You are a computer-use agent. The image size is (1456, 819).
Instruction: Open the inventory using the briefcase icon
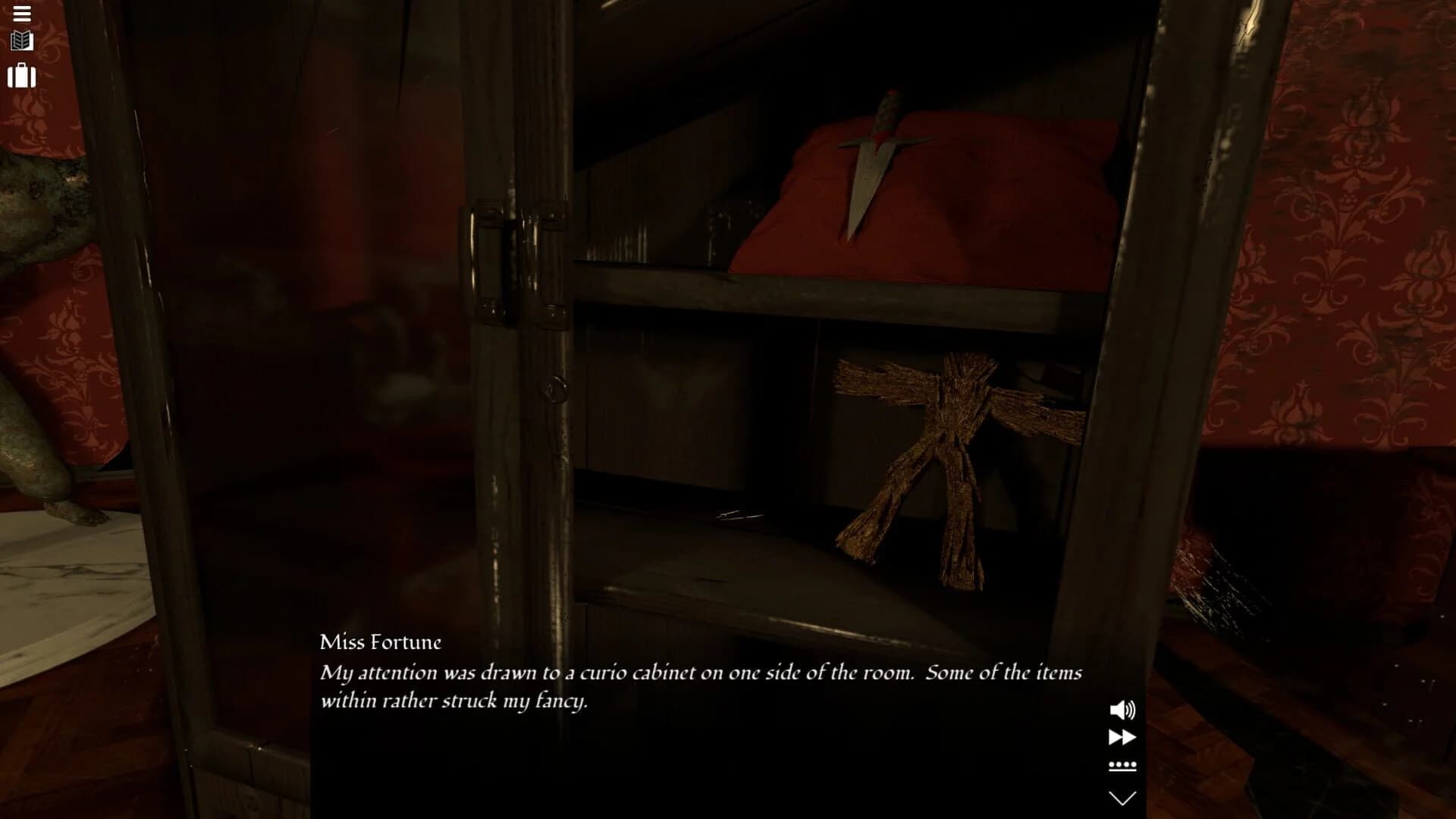click(x=22, y=76)
